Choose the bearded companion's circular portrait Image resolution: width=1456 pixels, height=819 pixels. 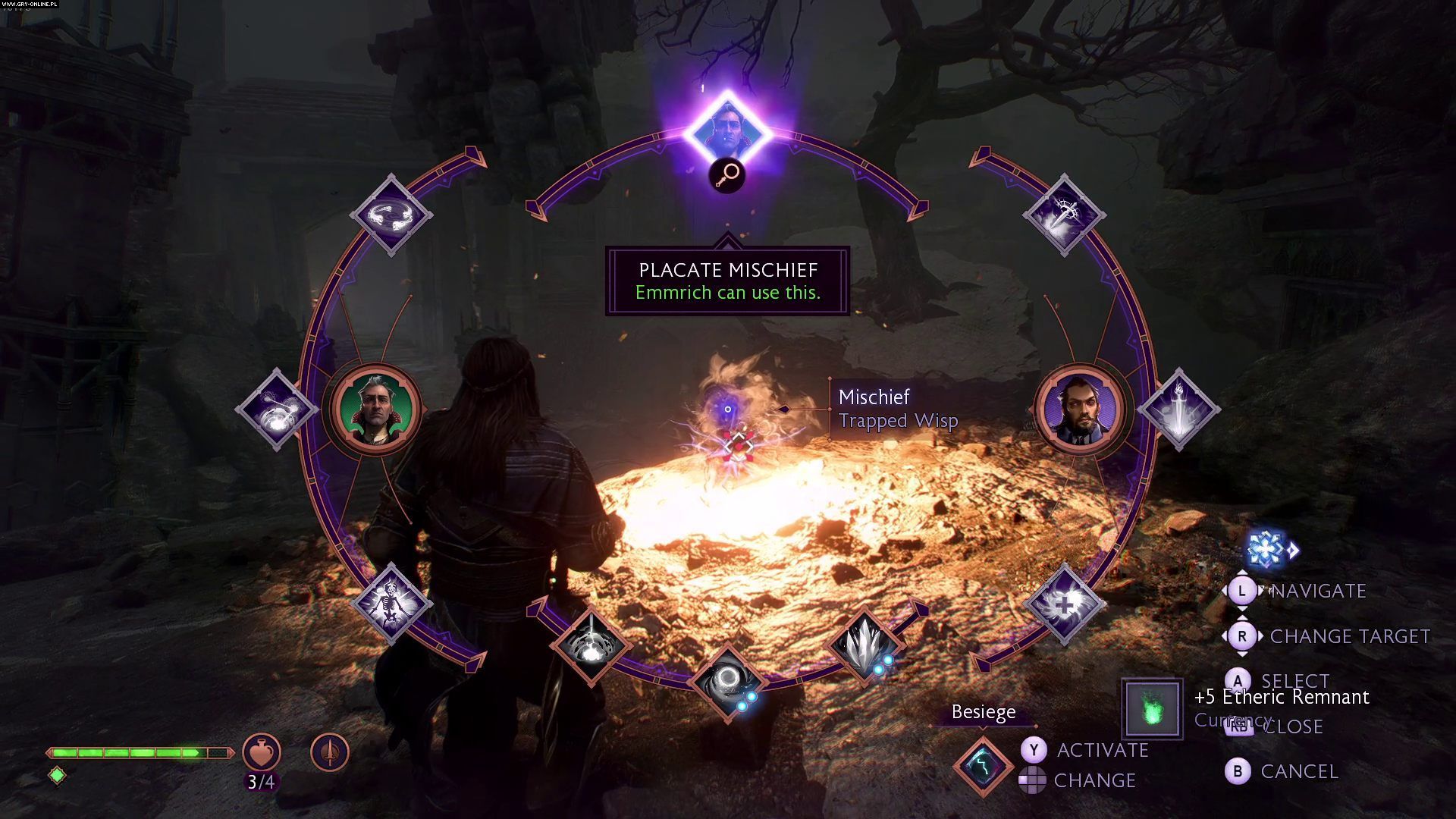pos(1080,409)
